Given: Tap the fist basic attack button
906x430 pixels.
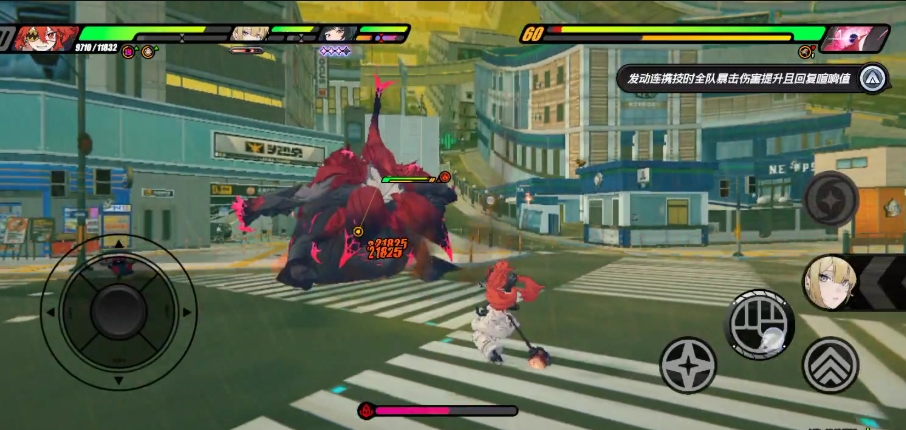Looking at the screenshot, I should coord(759,324).
